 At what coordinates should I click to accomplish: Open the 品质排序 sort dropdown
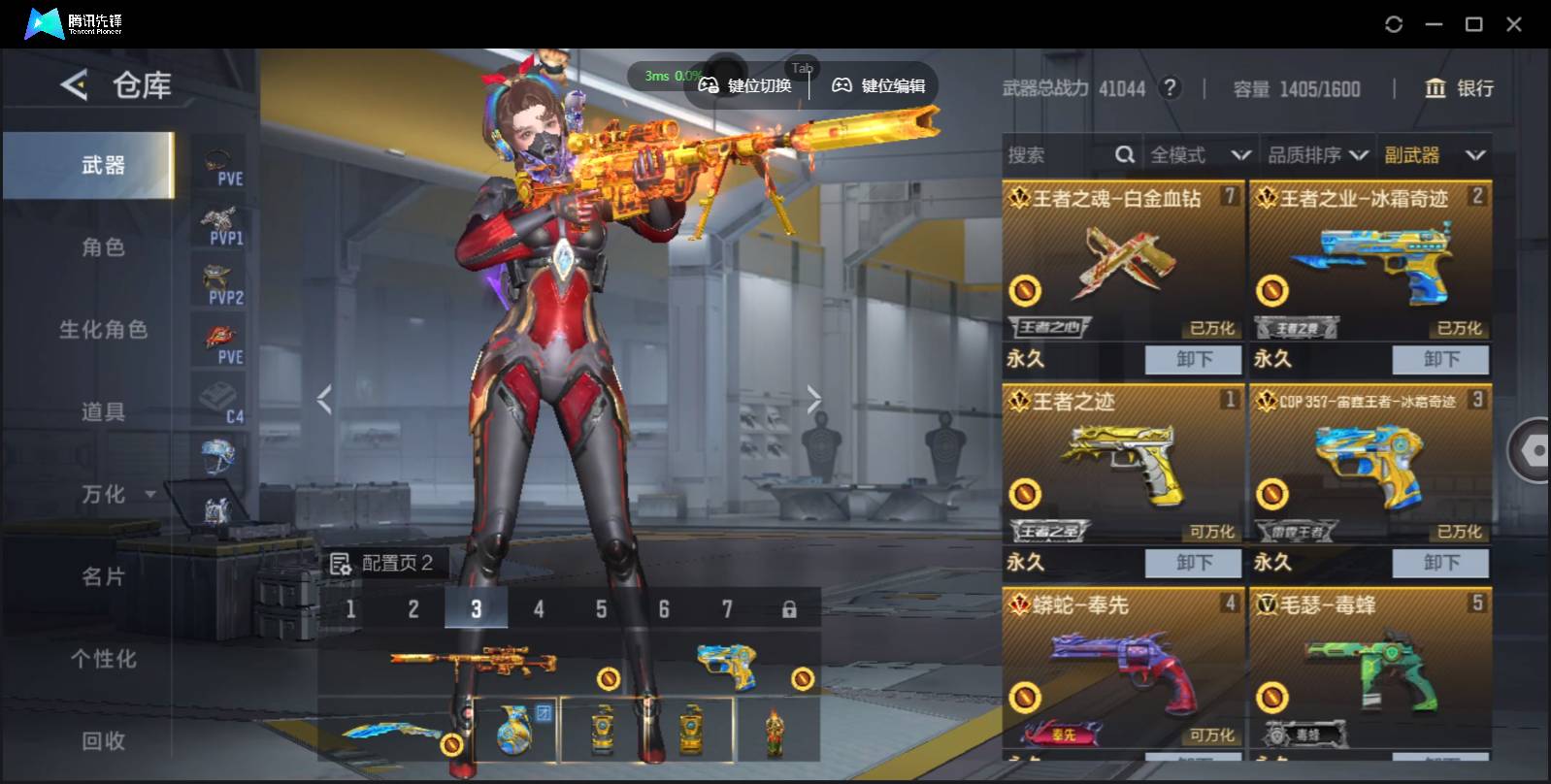(1317, 155)
